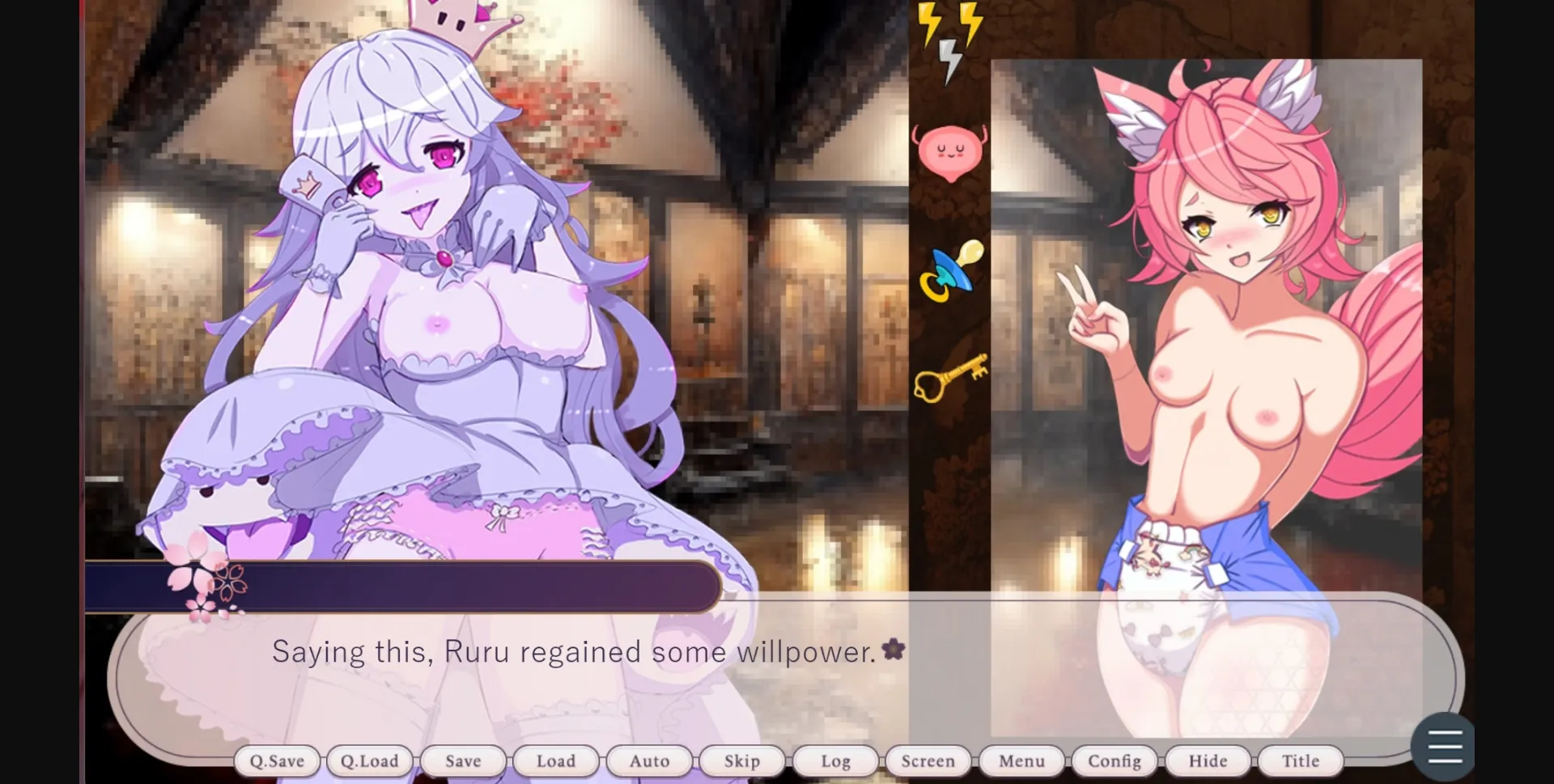The width and height of the screenshot is (1554, 784).
Task: Return to the Title screen
Action: click(1300, 761)
